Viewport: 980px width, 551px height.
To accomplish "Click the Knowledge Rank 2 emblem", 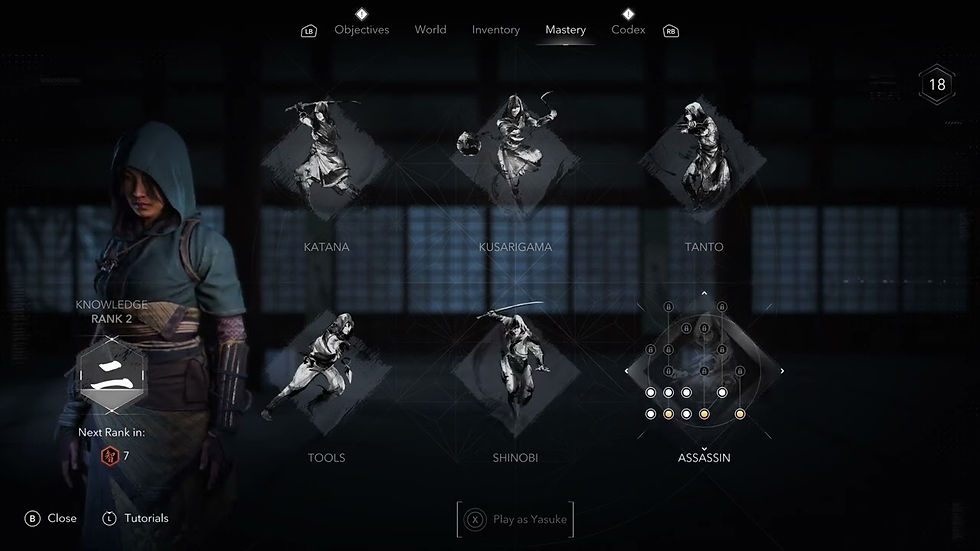I will (x=111, y=378).
